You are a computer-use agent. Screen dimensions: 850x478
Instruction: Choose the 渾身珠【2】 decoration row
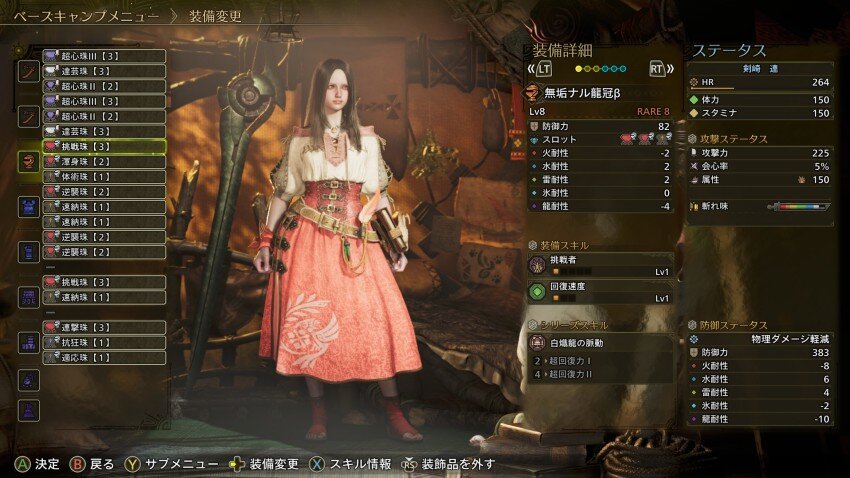click(103, 161)
